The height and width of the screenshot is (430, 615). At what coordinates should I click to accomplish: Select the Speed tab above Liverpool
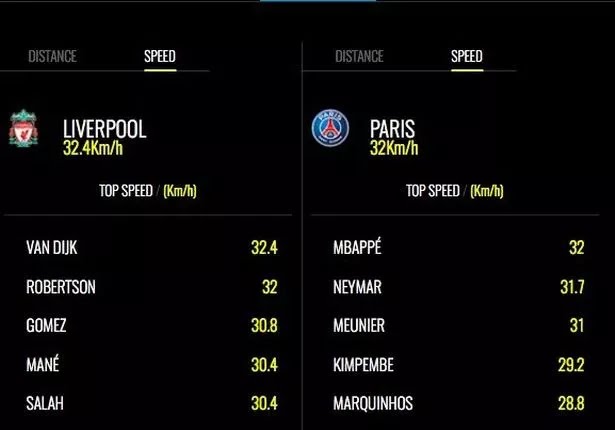[x=160, y=57]
